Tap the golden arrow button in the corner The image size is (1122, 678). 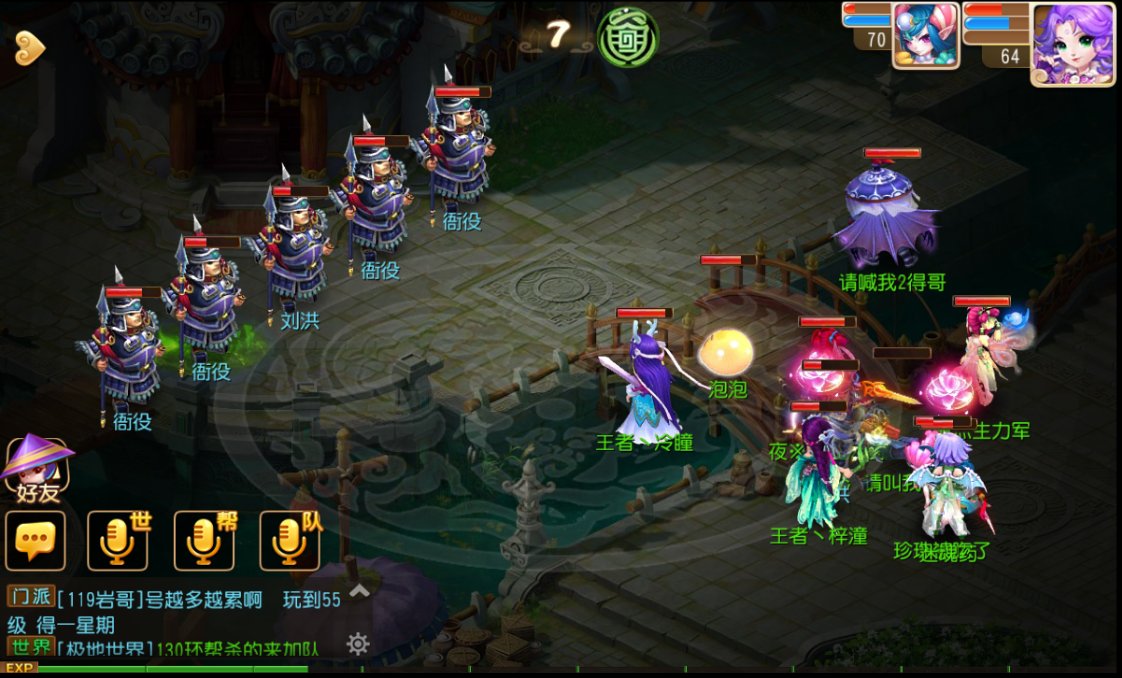(x=30, y=47)
